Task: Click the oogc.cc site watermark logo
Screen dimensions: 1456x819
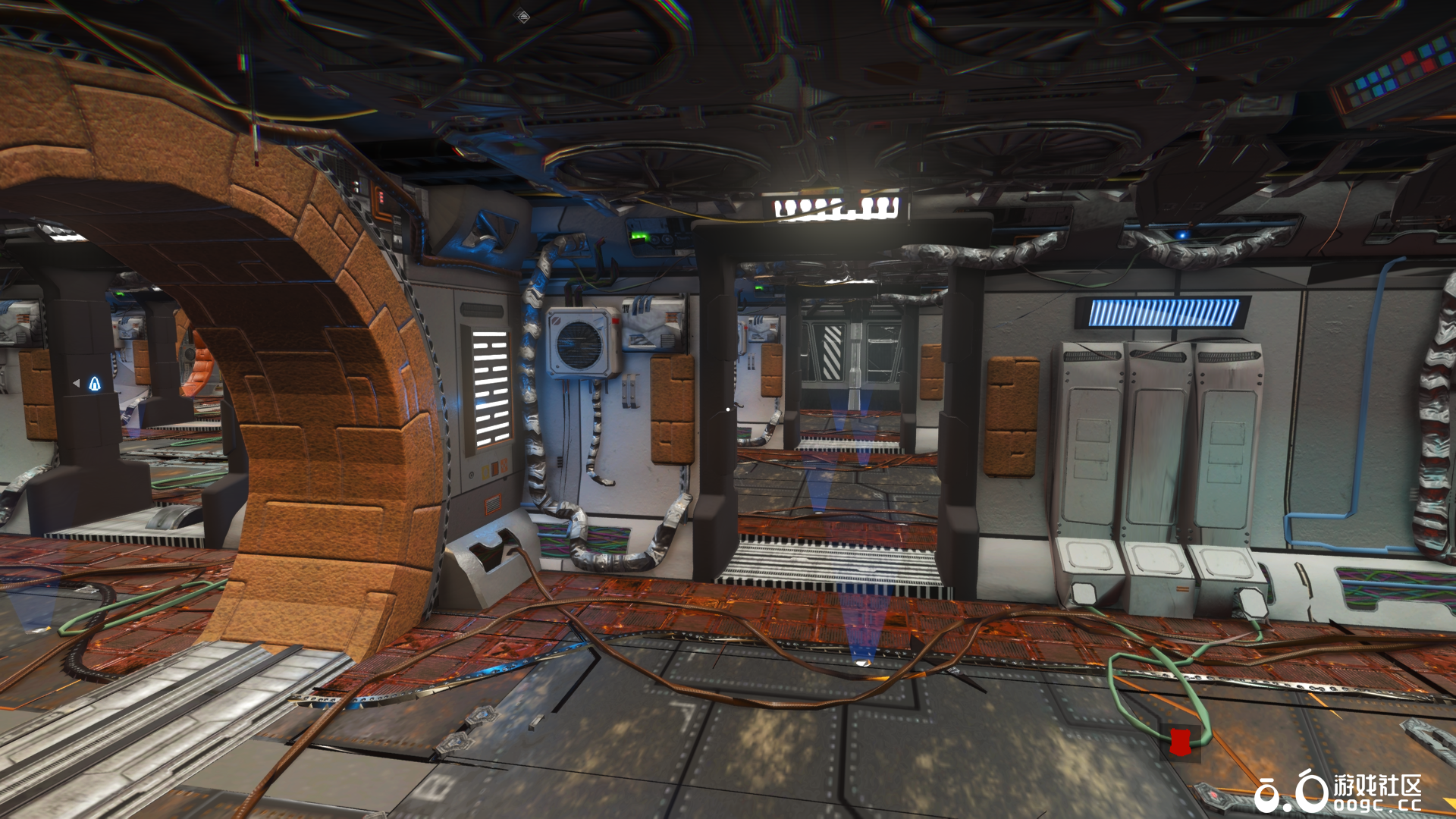Action: tap(1338, 792)
